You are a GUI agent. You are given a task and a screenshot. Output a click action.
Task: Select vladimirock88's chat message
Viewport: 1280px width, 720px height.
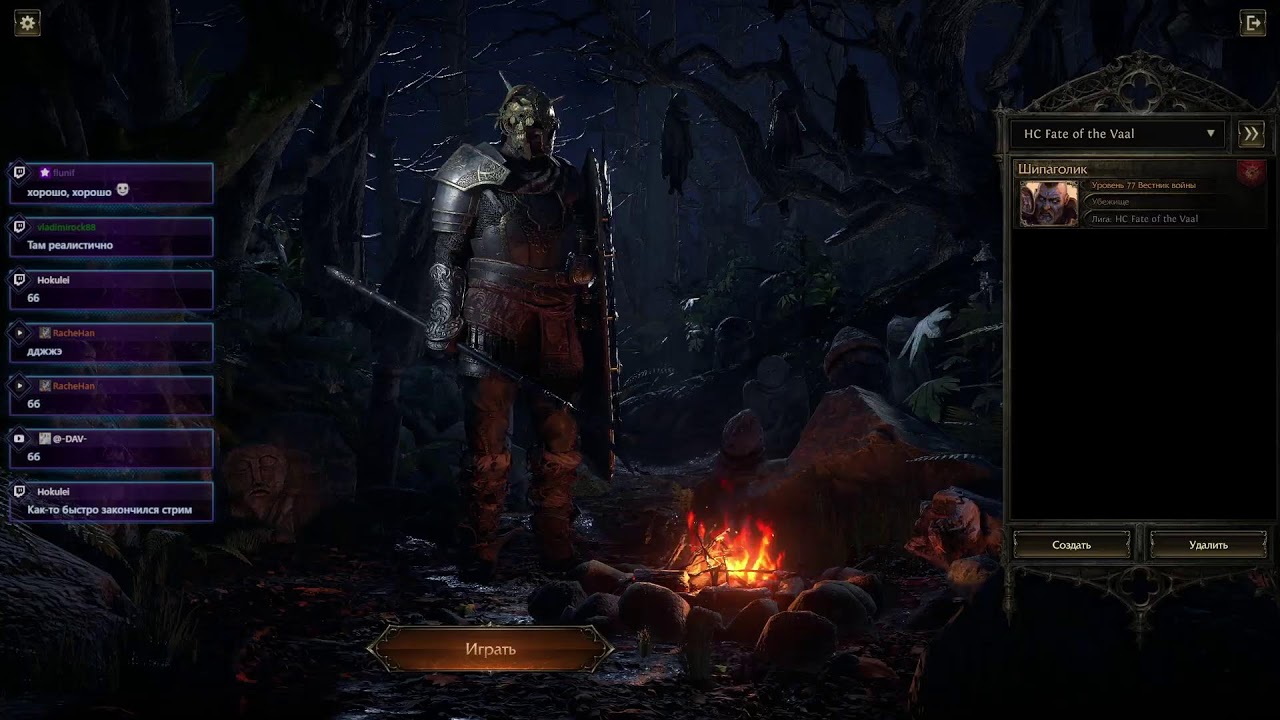(x=111, y=237)
